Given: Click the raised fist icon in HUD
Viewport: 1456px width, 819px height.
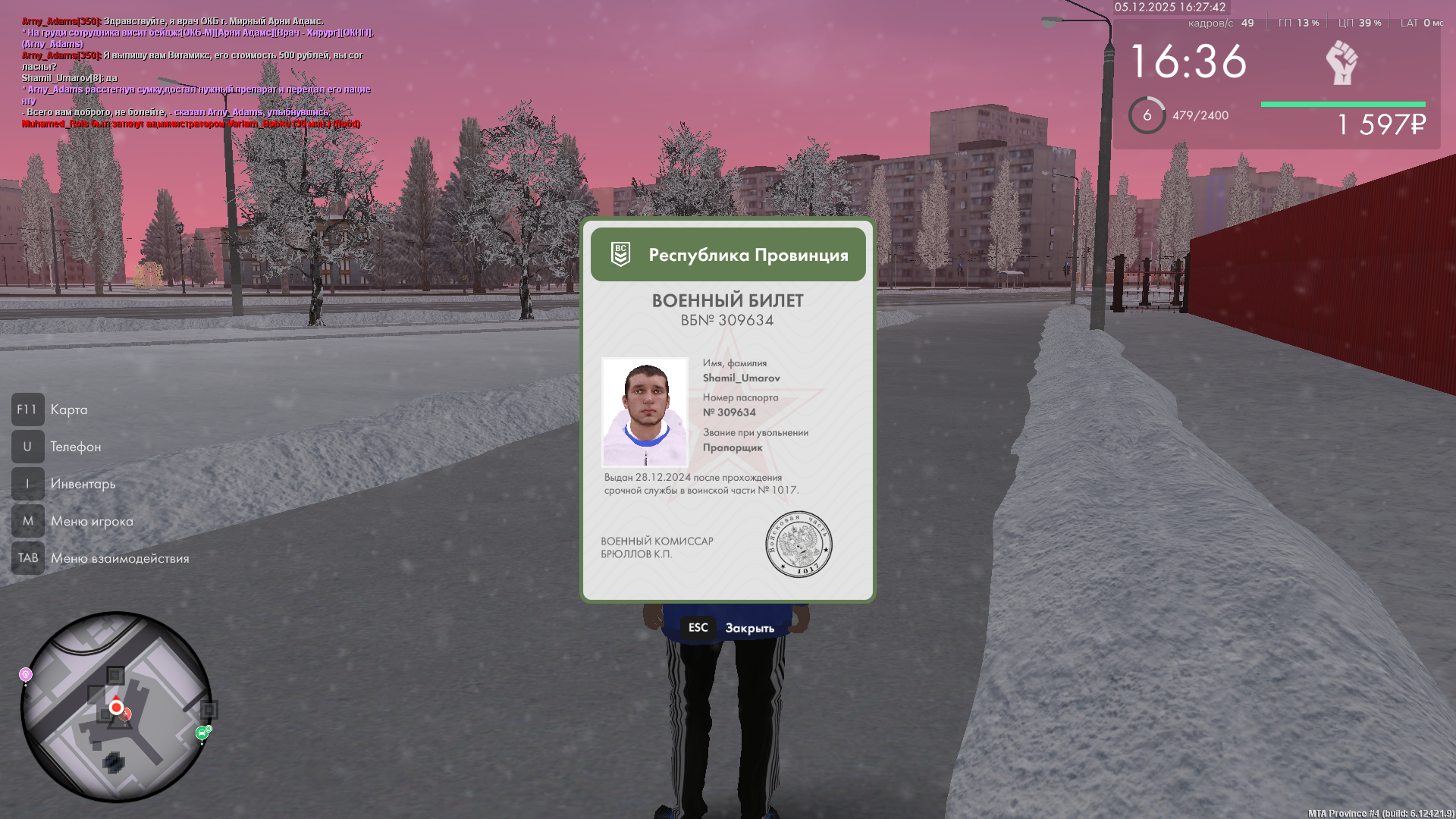Looking at the screenshot, I should pyautogui.click(x=1341, y=62).
